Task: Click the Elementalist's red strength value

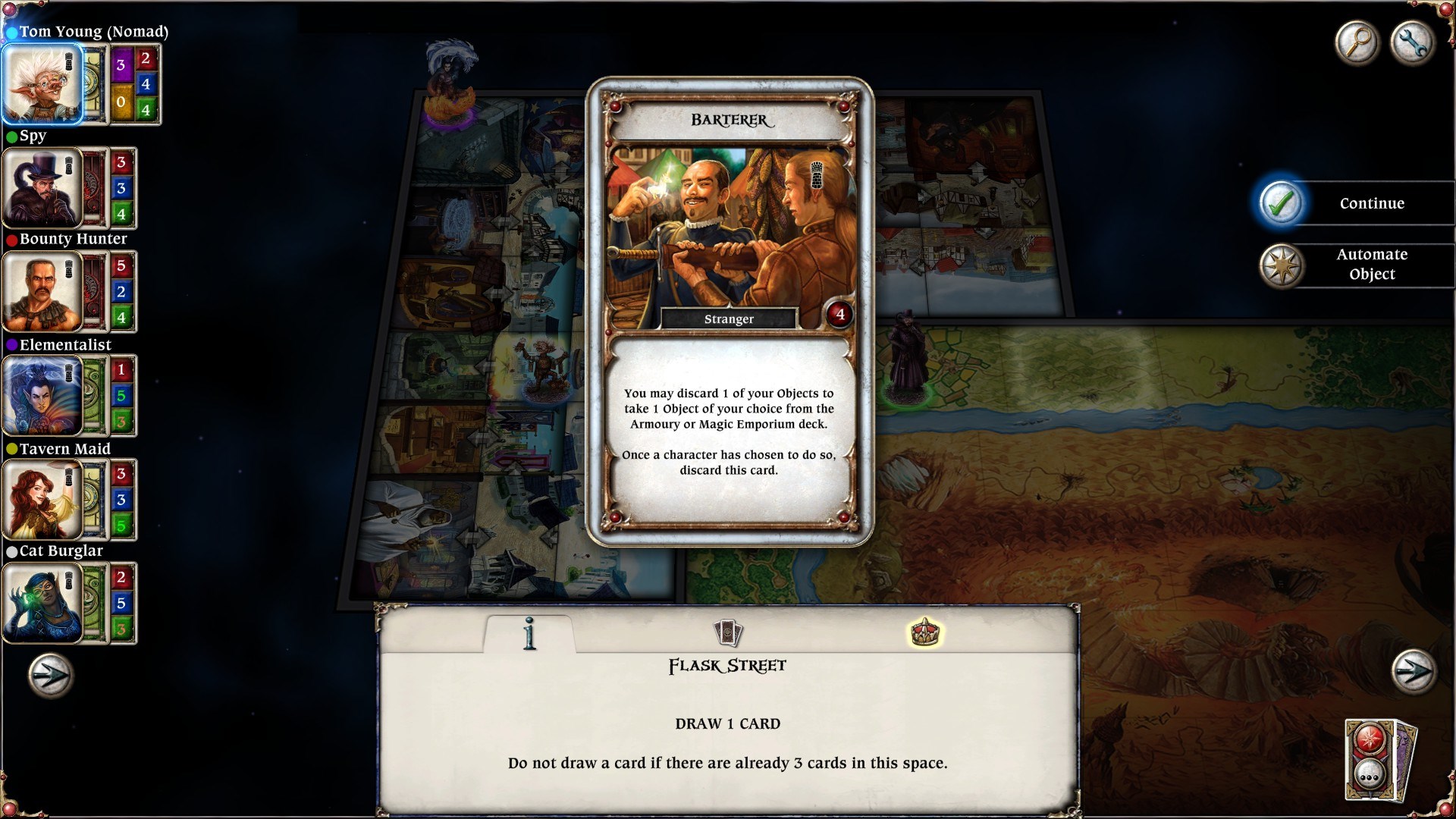Action: [121, 371]
